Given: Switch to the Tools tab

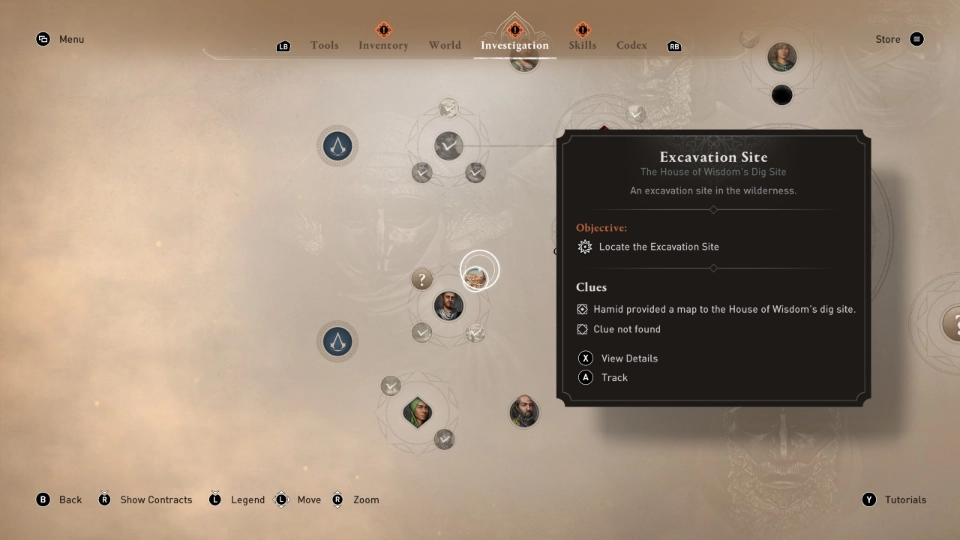Looking at the screenshot, I should pos(324,45).
